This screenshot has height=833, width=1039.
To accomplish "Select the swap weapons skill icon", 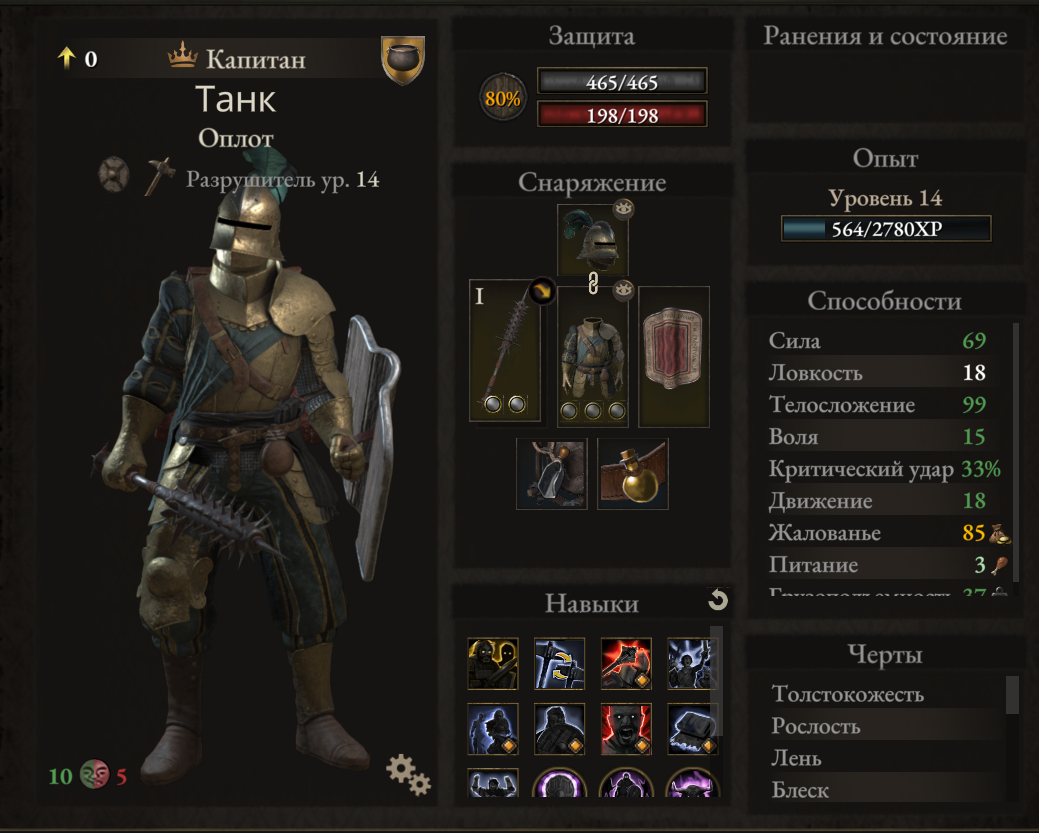I will tap(559, 664).
